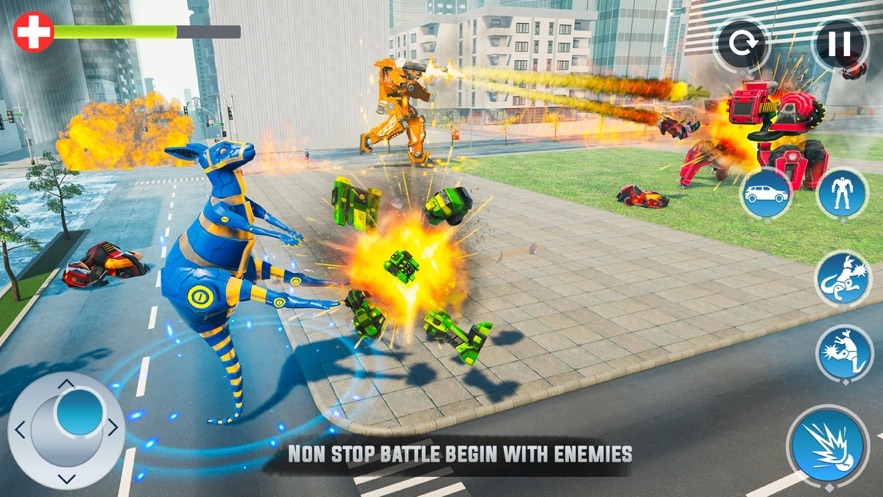Switch to humanoid robot form

[x=842, y=193]
